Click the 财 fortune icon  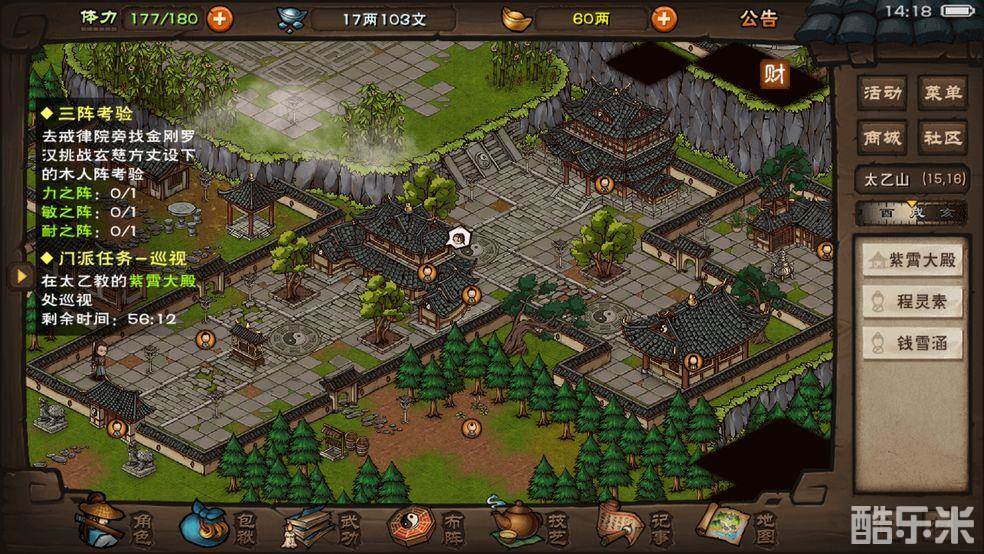[774, 73]
